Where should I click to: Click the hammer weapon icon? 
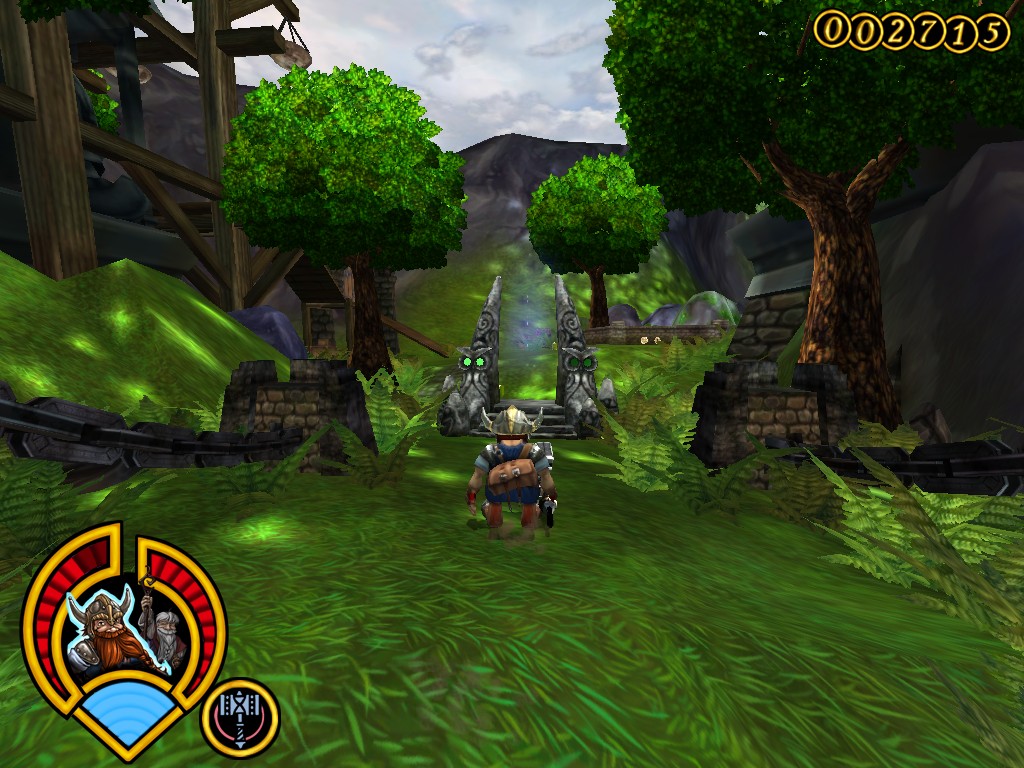(240, 717)
